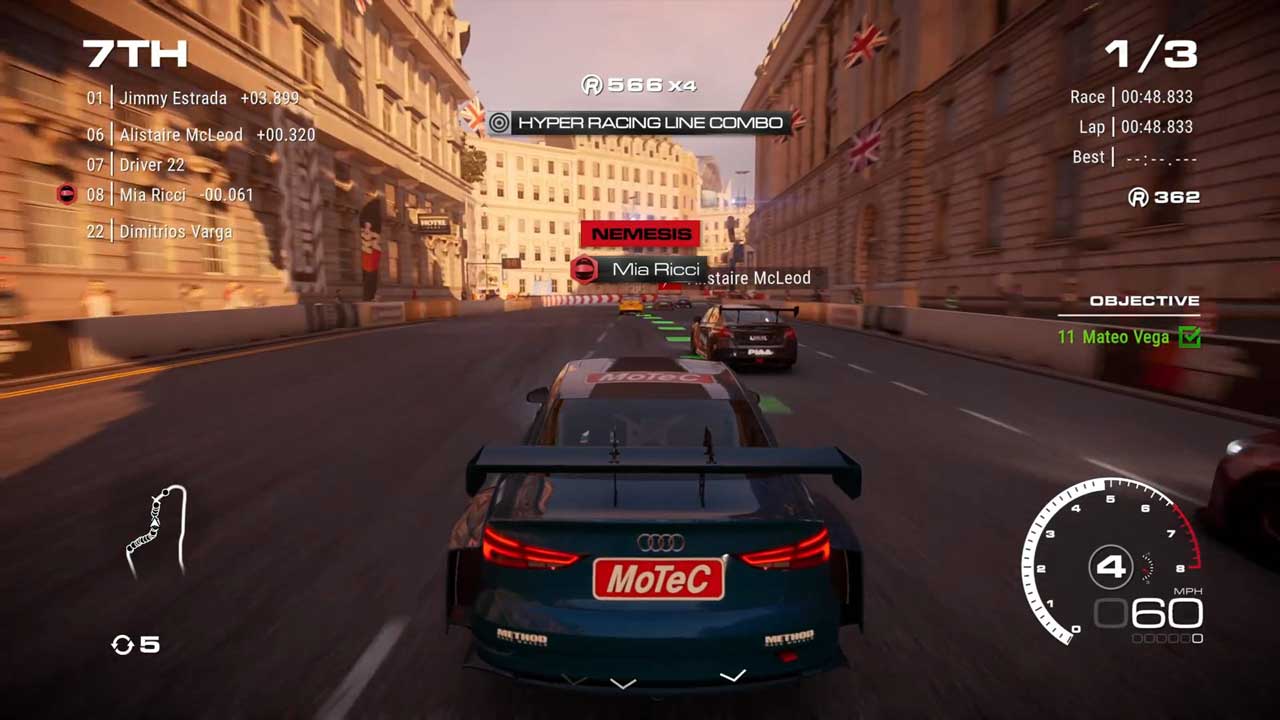The width and height of the screenshot is (1280, 720).
Task: Click the Nemesis Mia Ricci name tag
Action: 640,269
